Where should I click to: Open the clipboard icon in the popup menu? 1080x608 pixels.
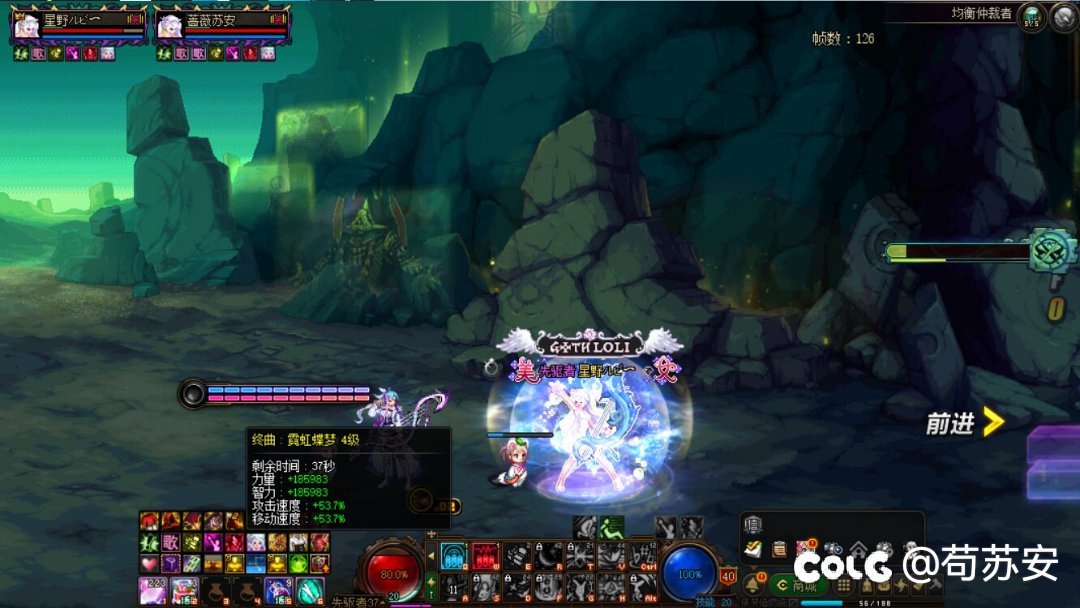[x=779, y=548]
